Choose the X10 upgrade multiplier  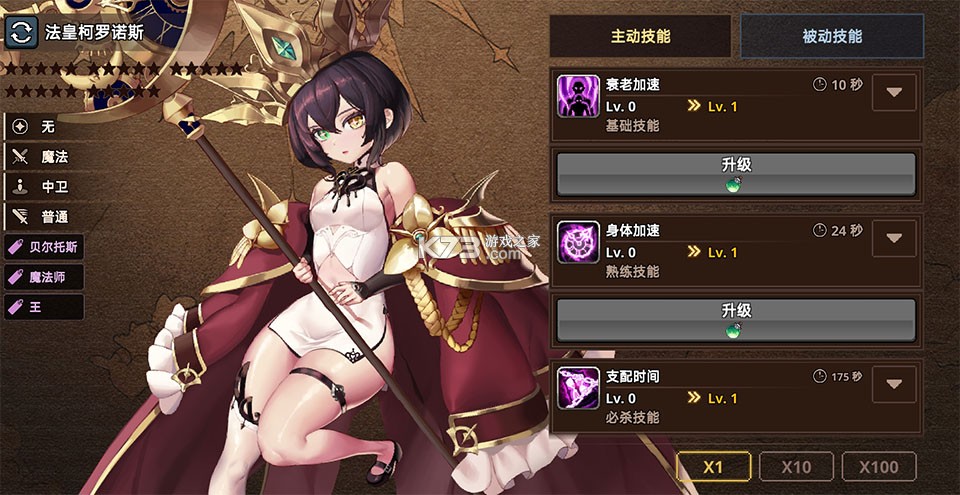coord(796,466)
